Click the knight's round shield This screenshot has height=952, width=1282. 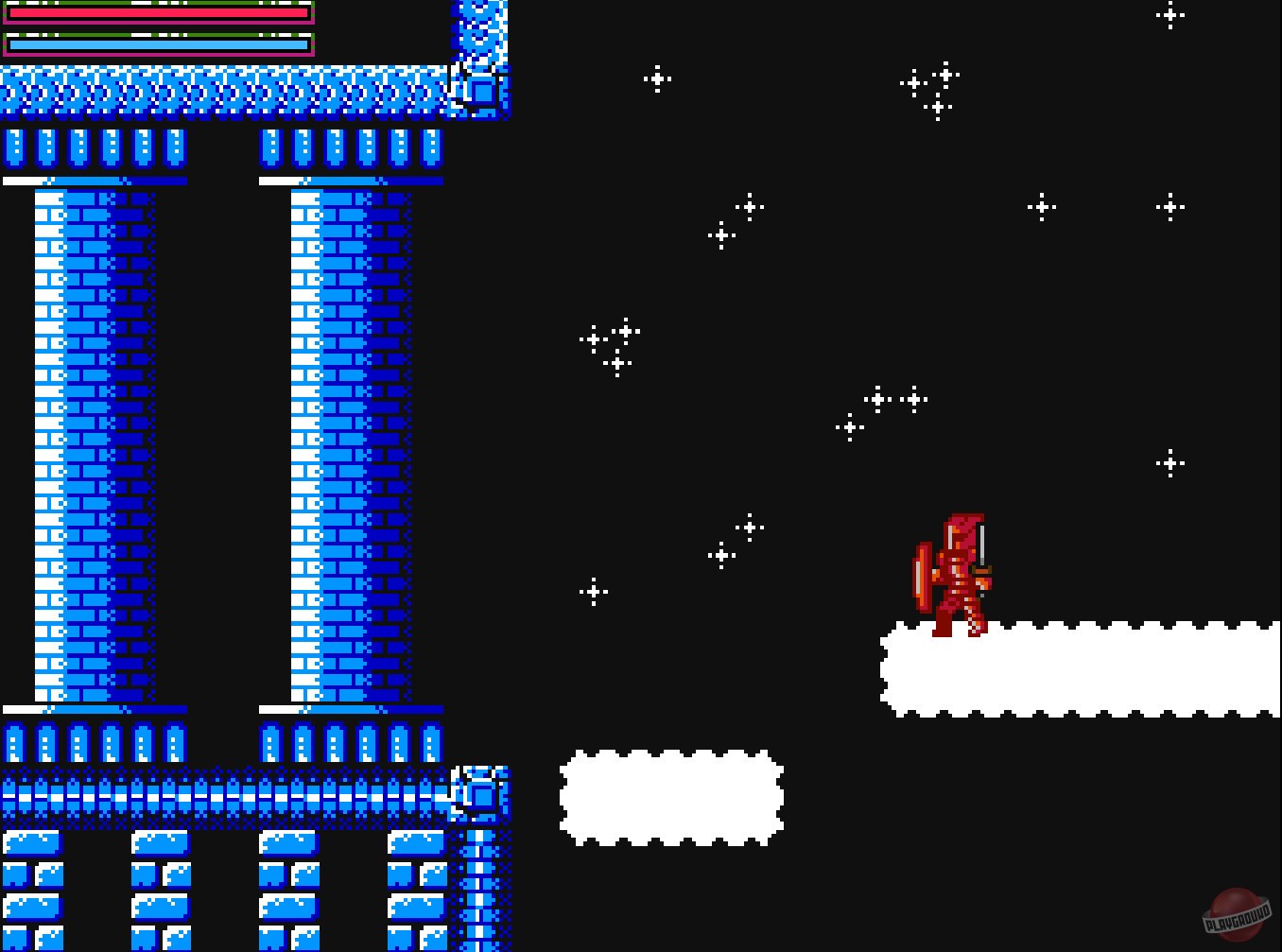[922, 577]
